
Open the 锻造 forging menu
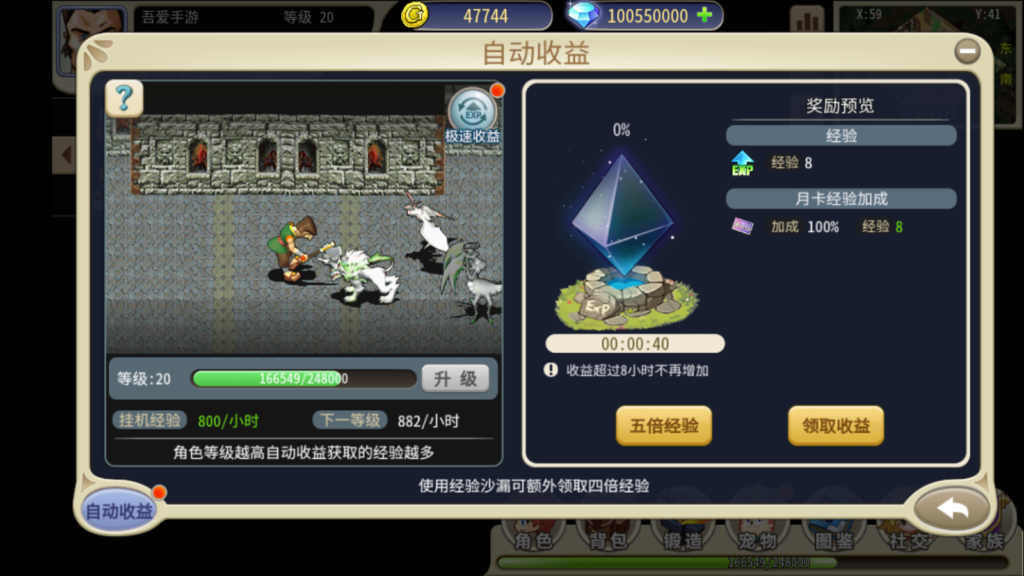point(682,538)
